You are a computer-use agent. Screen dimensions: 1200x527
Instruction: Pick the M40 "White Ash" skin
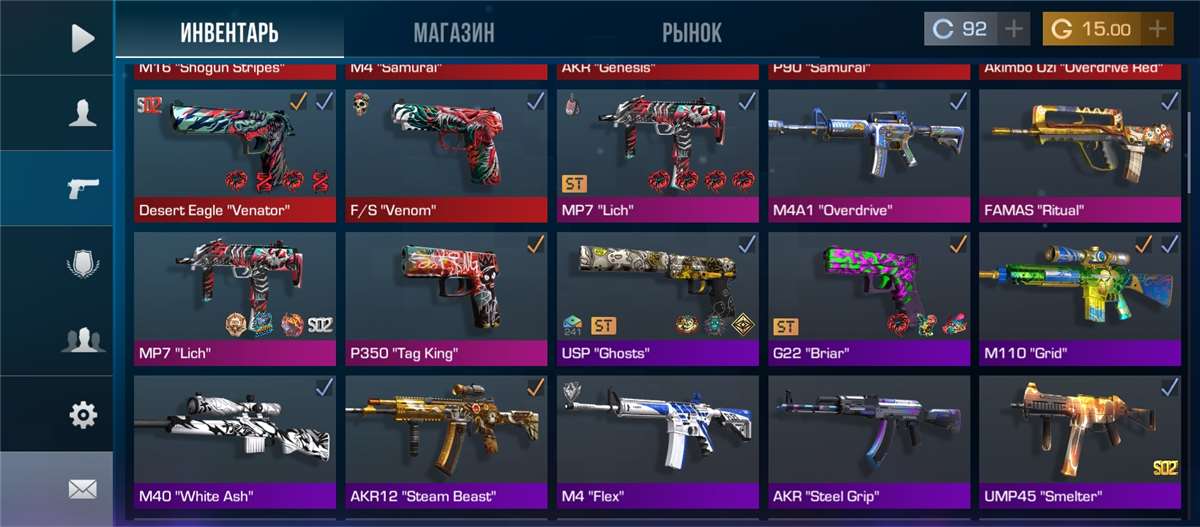coord(235,441)
